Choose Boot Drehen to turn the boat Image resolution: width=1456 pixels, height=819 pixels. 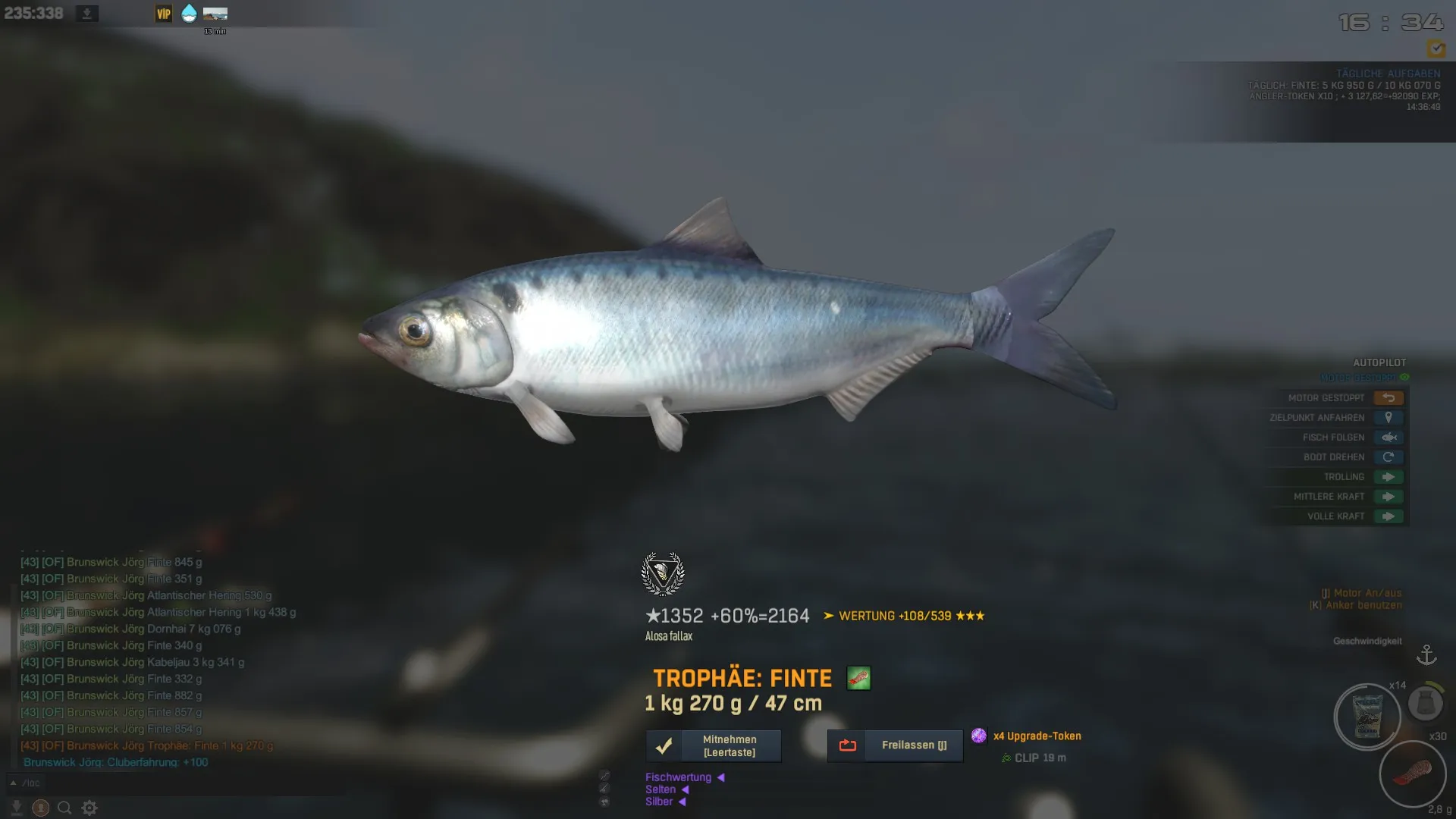point(1388,457)
